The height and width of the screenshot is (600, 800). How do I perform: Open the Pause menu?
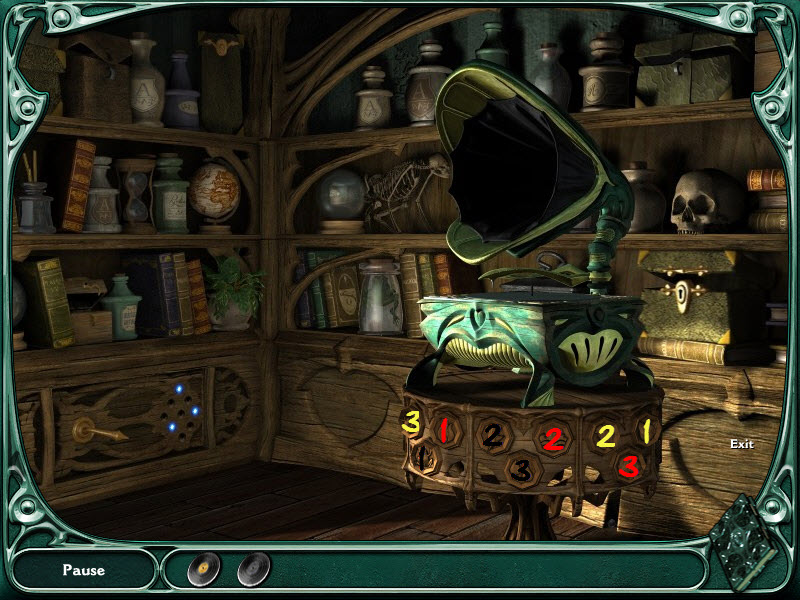83,570
